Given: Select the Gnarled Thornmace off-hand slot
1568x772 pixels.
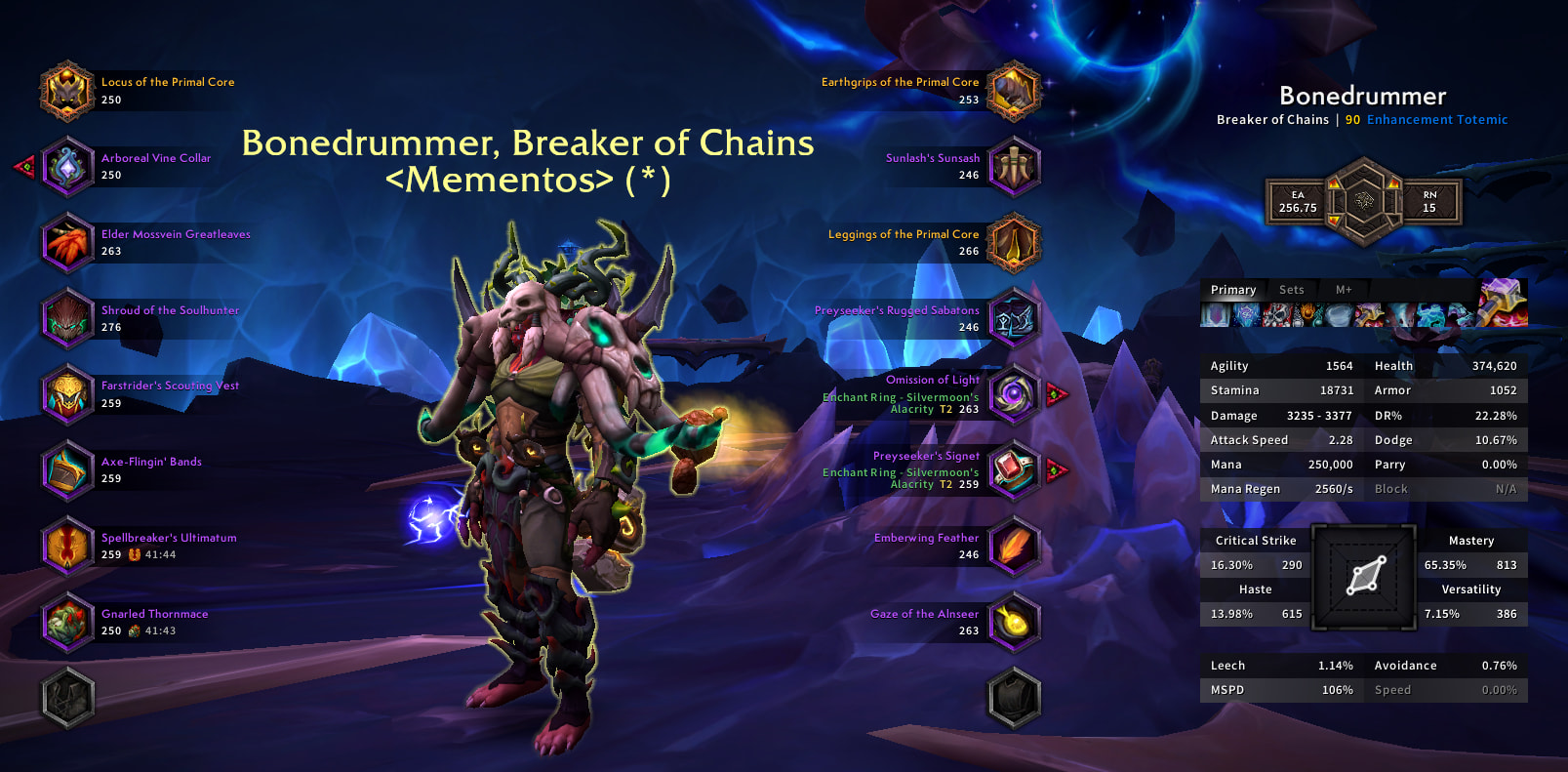Looking at the screenshot, I should [66, 622].
